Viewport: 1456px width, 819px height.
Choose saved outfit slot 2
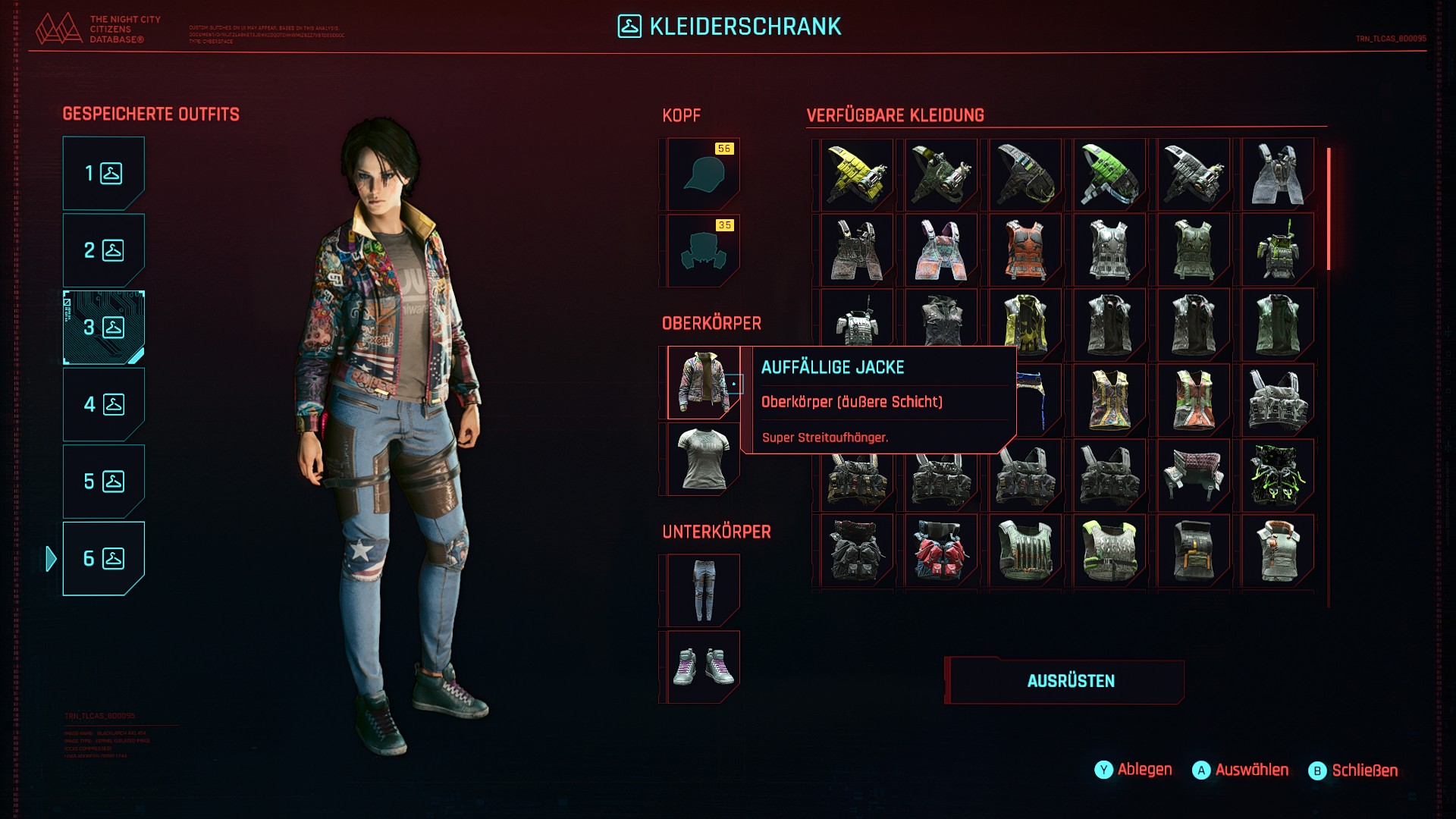click(x=103, y=250)
